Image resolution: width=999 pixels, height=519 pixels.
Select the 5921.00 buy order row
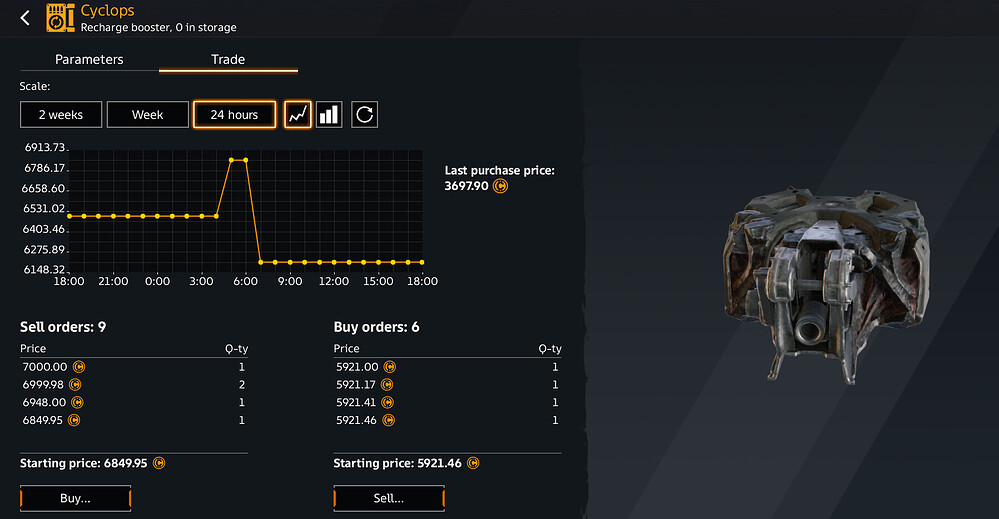[x=446, y=367]
